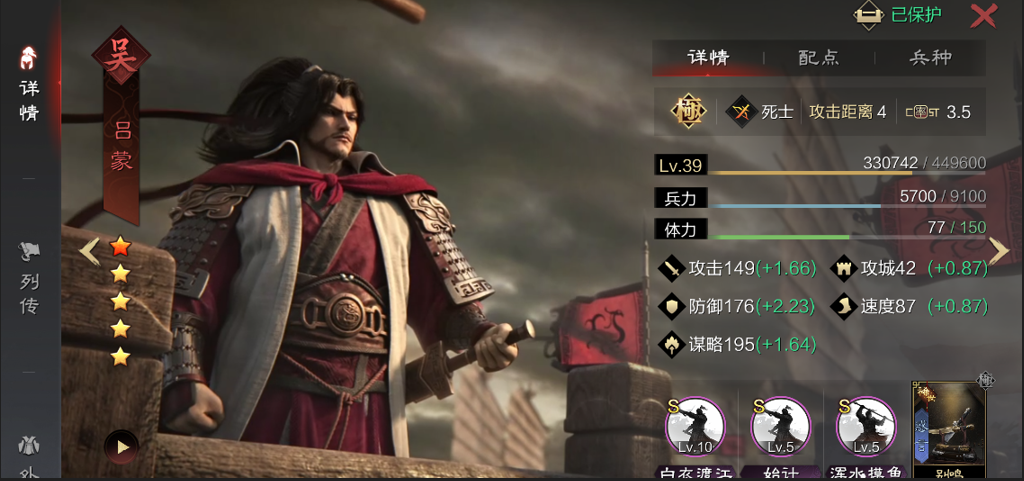Open the 兵种 troop type tab
The image size is (1024, 481).
929,58
